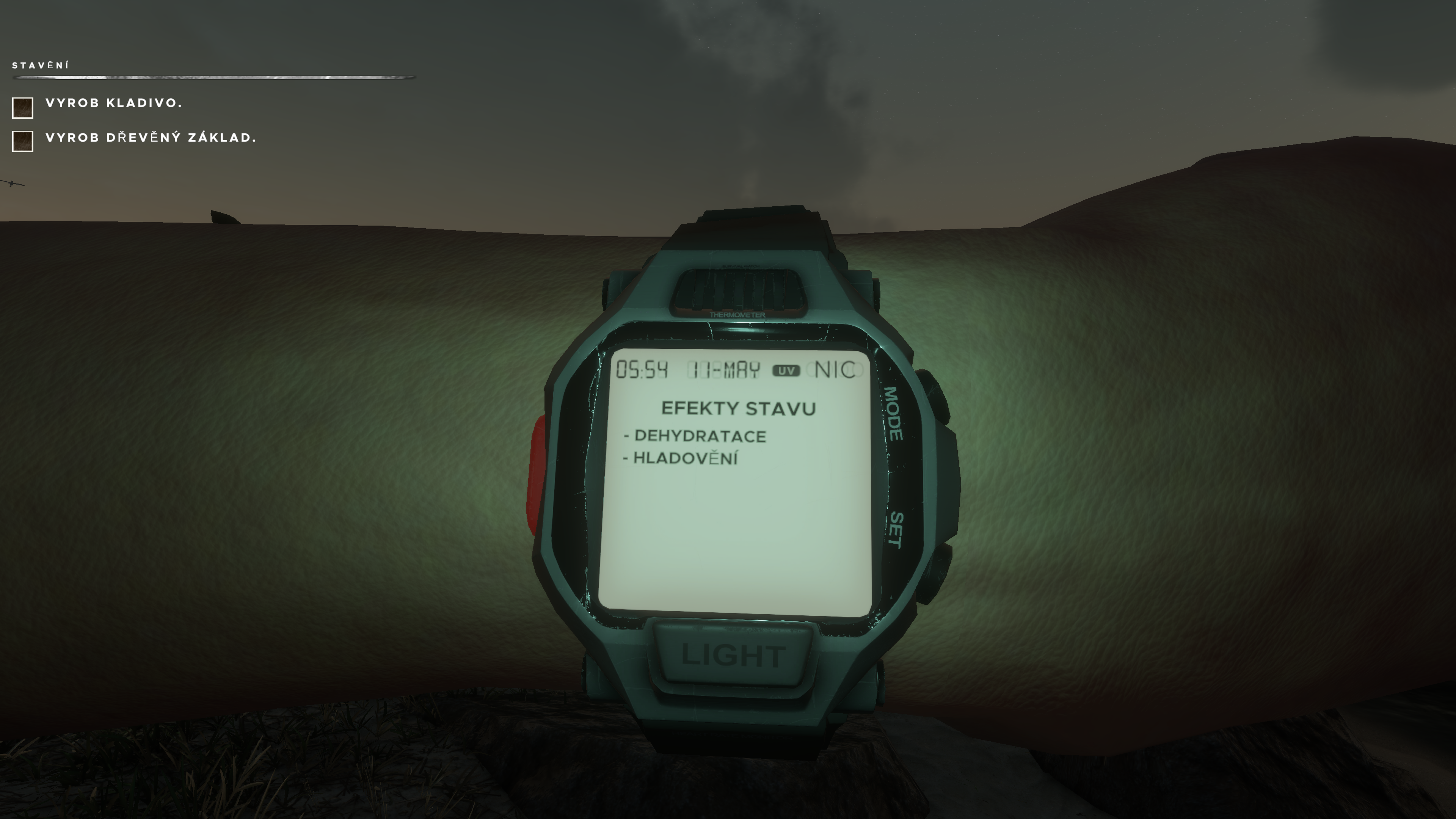The width and height of the screenshot is (1456, 819).
Task: Tick the checkbox beside Vyrob dřevěný základ
Action: tap(23, 141)
